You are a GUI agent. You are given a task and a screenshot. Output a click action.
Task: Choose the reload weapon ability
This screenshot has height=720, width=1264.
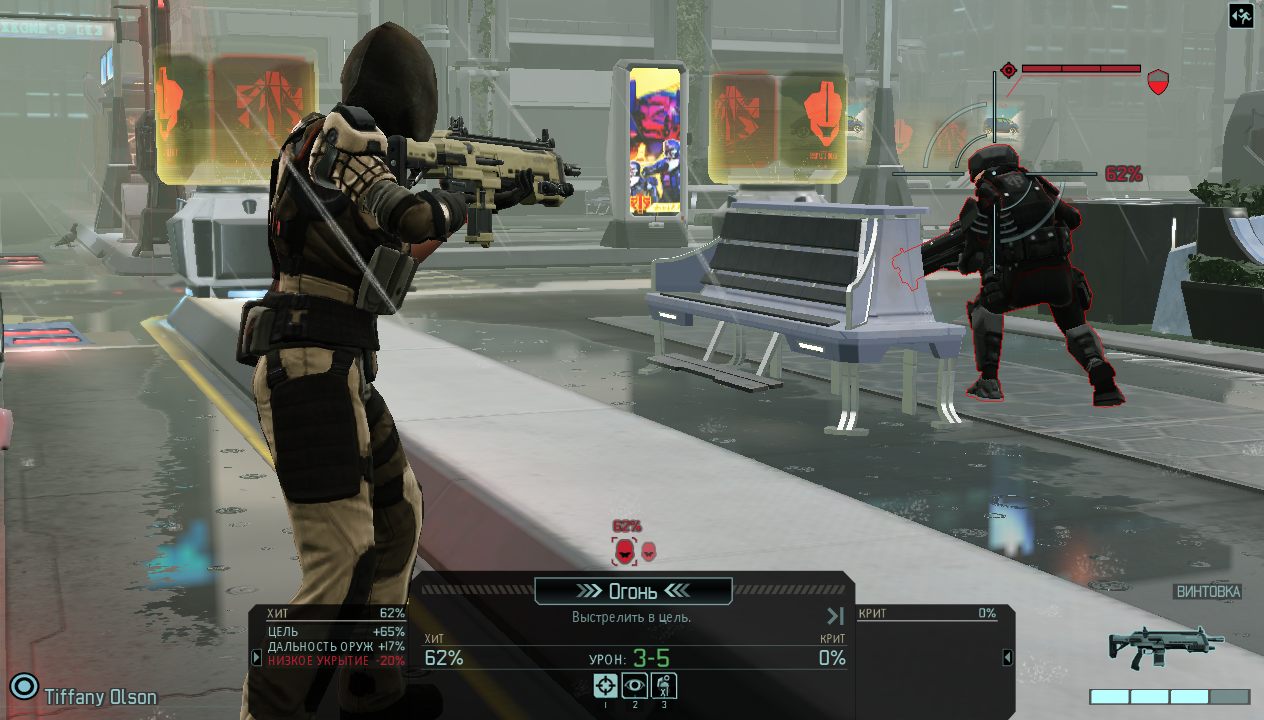click(664, 685)
